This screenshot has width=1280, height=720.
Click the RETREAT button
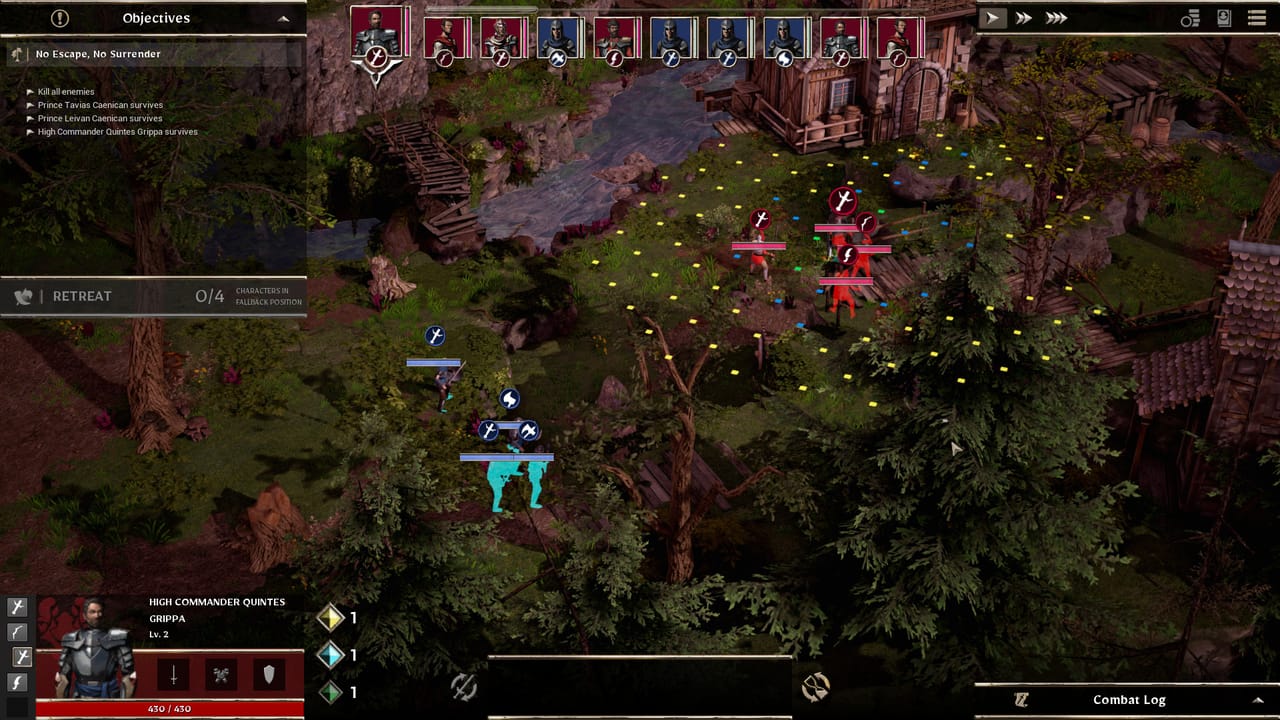point(82,296)
